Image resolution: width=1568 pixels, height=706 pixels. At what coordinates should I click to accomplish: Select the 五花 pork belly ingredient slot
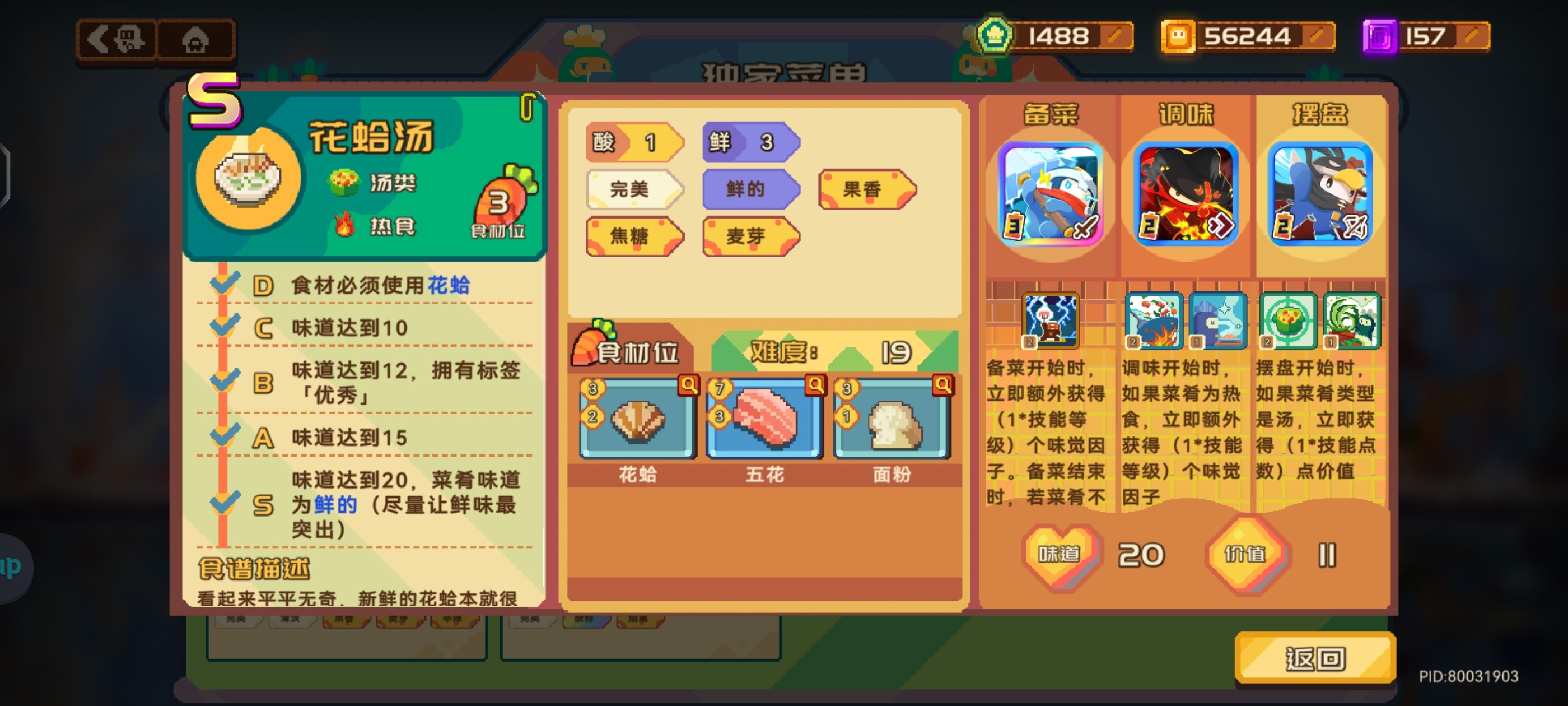click(764, 419)
